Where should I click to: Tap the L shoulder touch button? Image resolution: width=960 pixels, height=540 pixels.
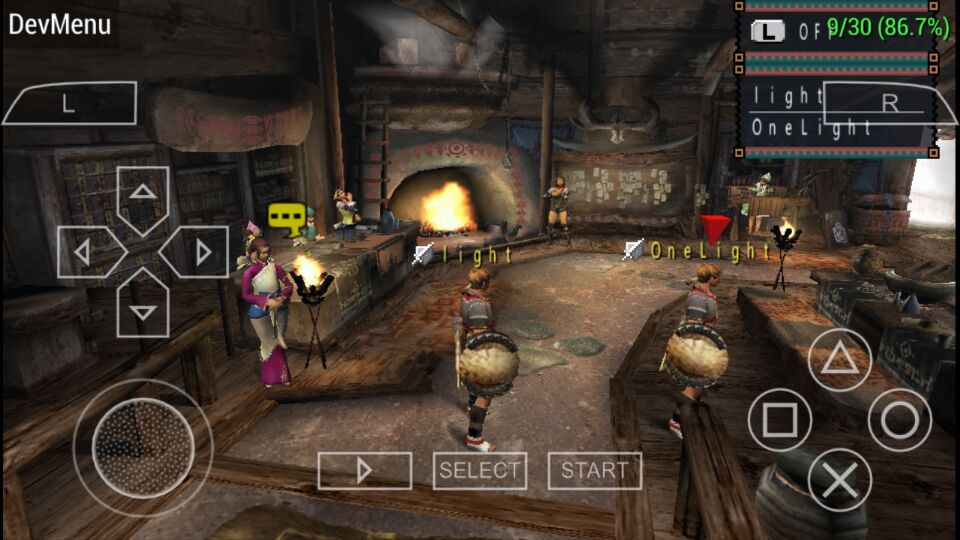pyautogui.click(x=70, y=103)
